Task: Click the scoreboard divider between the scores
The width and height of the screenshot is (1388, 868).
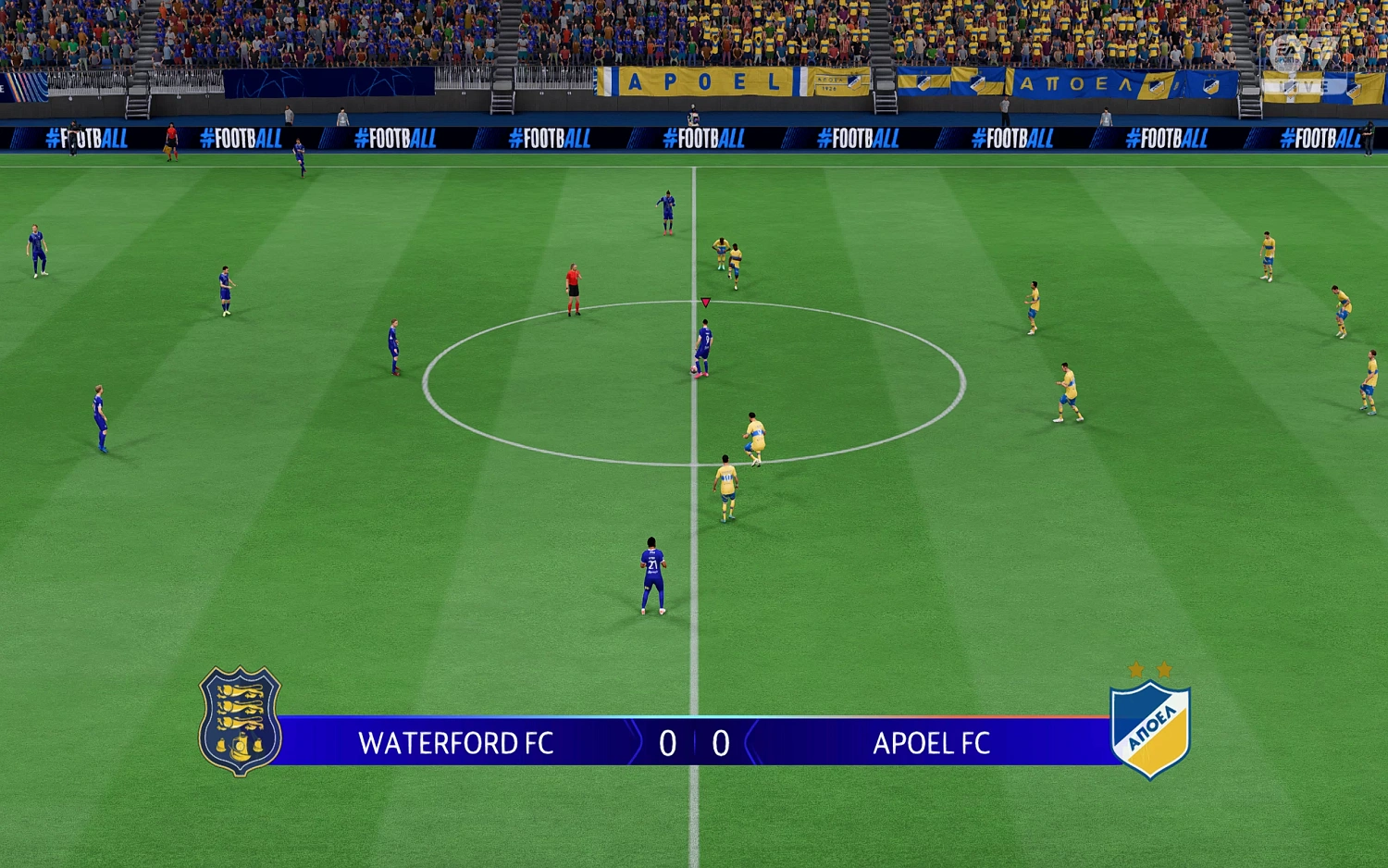Action: 694,742
